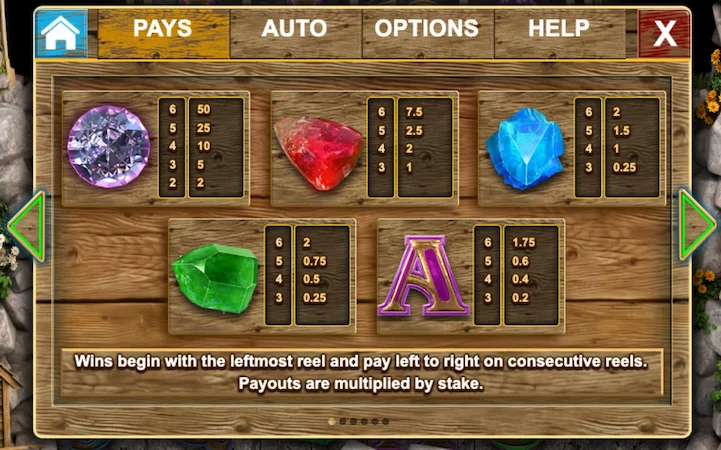Click the home icon button
The image size is (721, 450).
pyautogui.click(x=61, y=33)
